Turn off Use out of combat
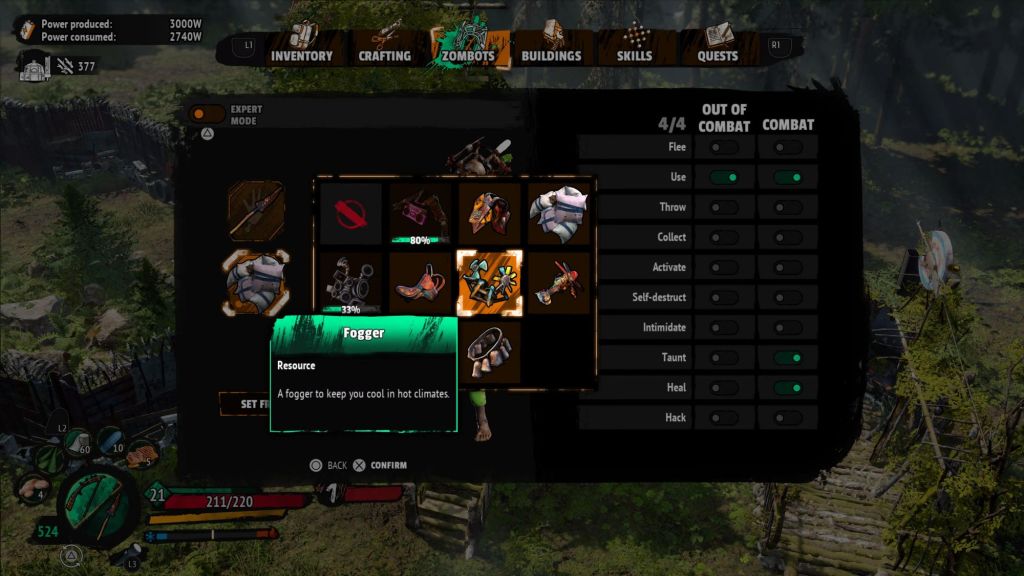Image resolution: width=1024 pixels, height=576 pixels. coord(724,177)
